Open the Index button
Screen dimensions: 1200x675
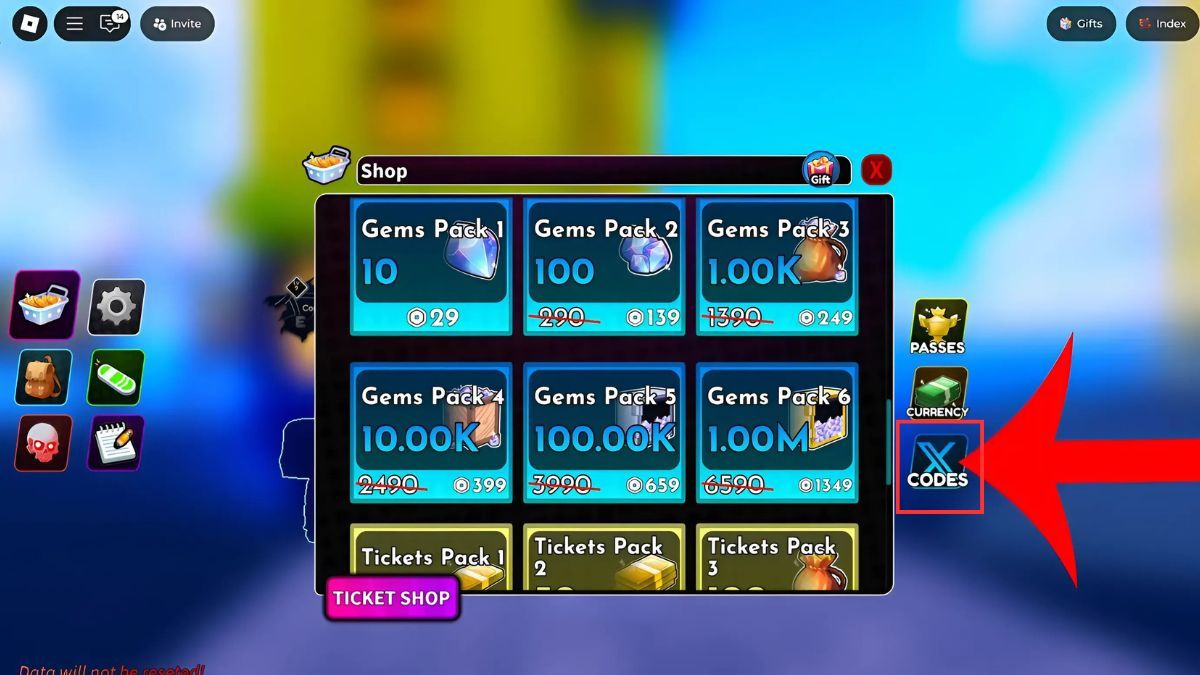1162,24
